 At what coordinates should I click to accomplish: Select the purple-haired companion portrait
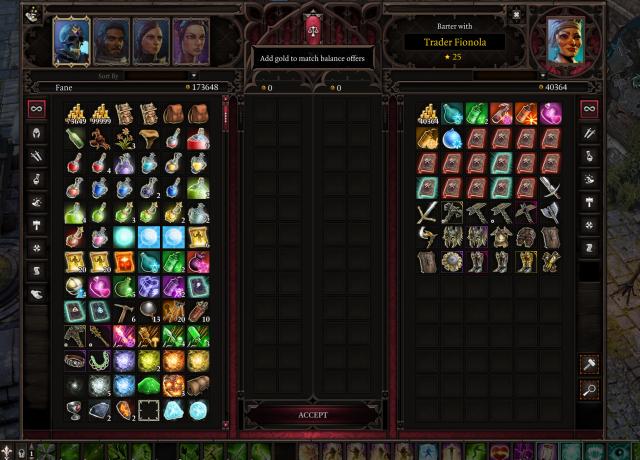(190, 40)
